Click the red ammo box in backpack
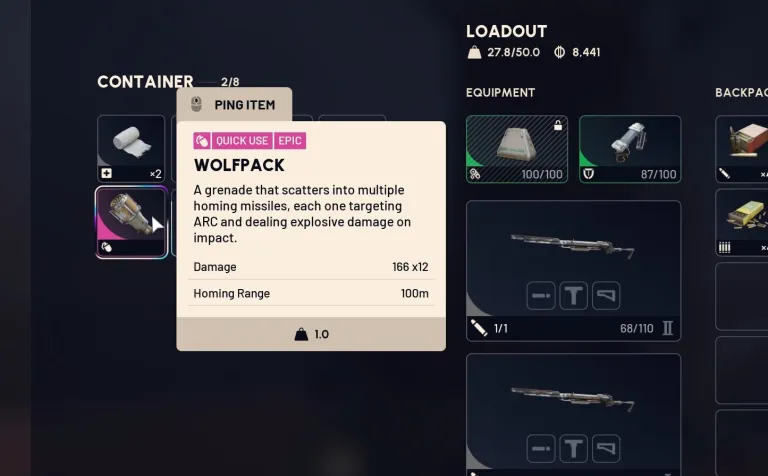768x476 pixels. pyautogui.click(x=745, y=148)
